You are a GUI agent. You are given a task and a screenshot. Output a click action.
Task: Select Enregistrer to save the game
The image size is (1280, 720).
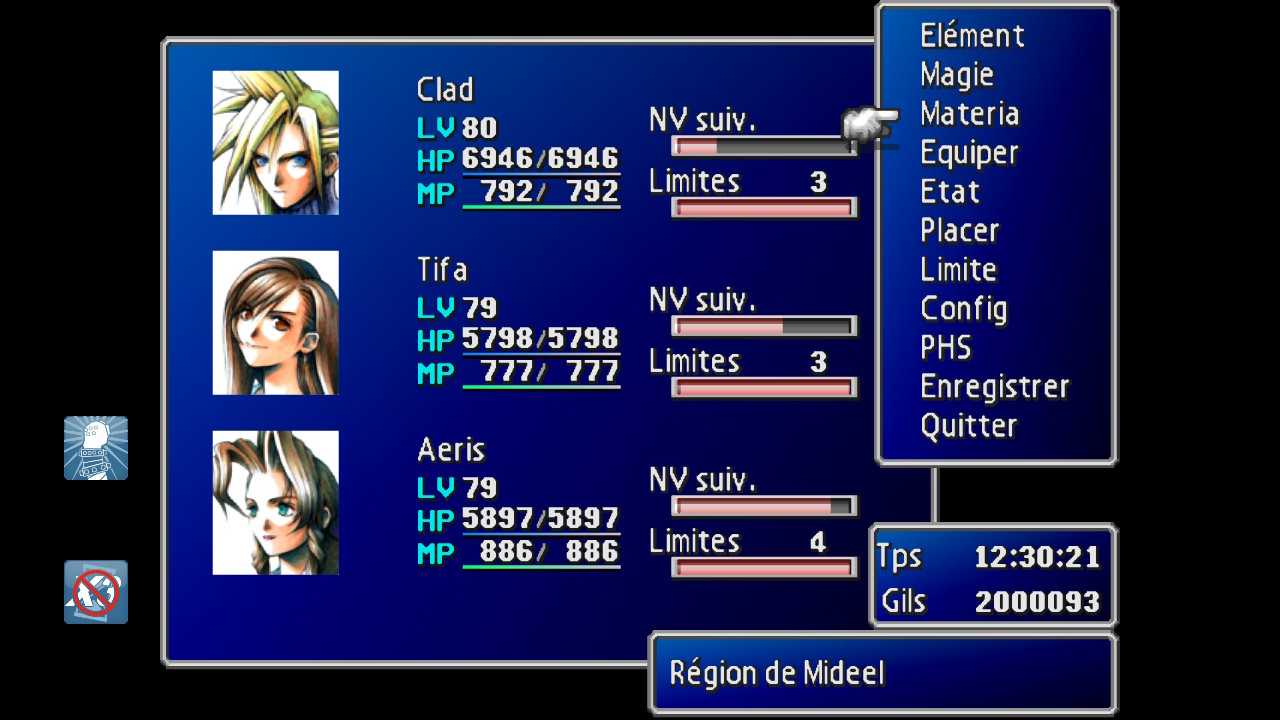point(994,387)
